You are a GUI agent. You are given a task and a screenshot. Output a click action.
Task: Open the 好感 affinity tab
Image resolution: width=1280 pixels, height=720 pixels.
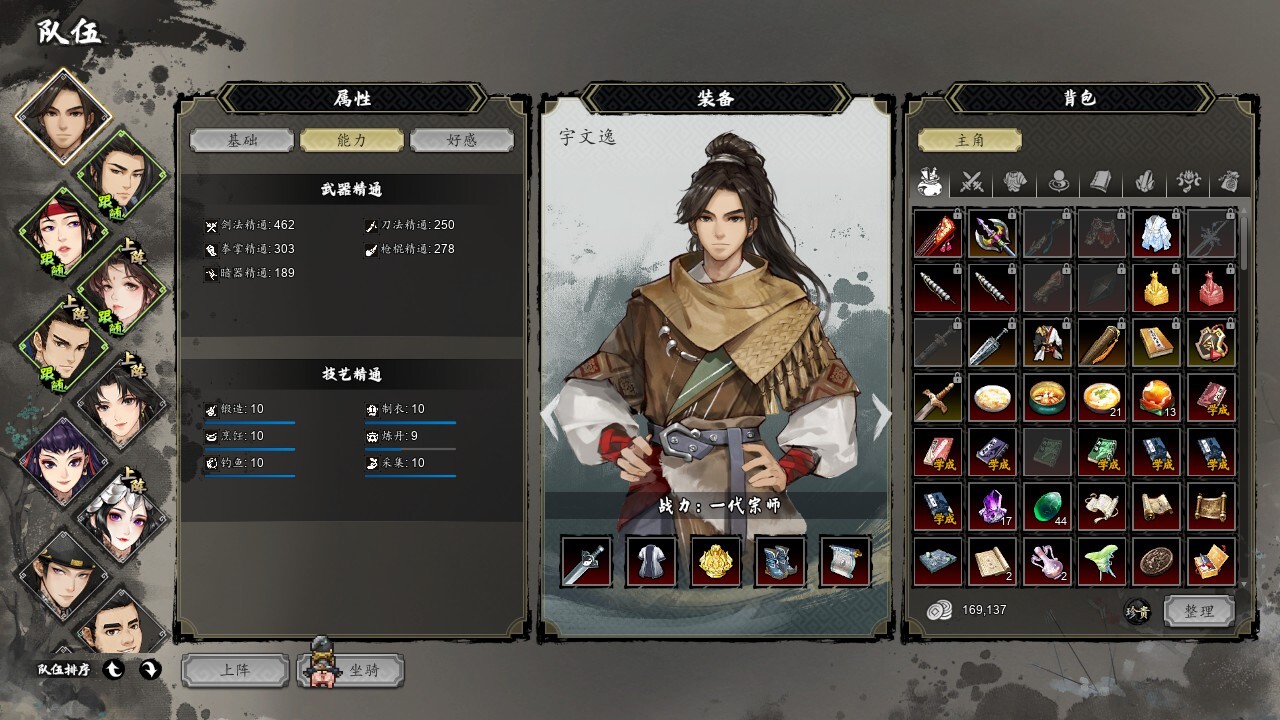pos(461,140)
